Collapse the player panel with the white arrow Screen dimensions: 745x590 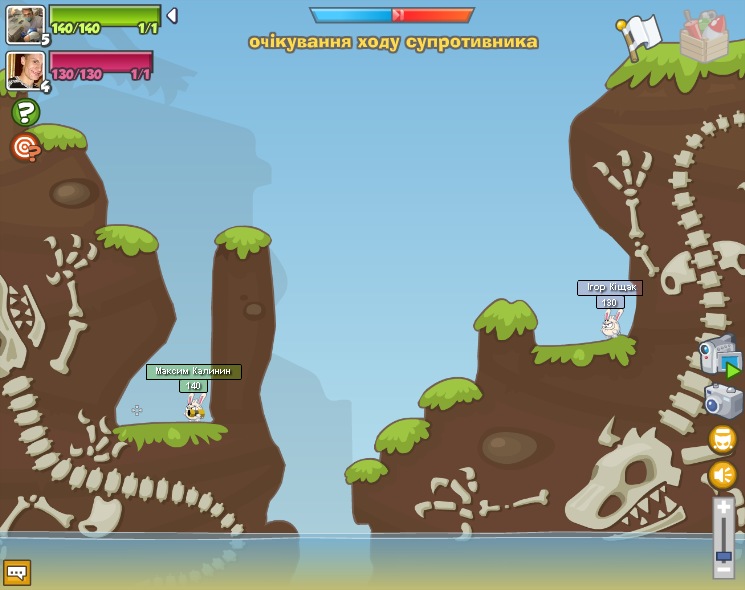pos(172,15)
